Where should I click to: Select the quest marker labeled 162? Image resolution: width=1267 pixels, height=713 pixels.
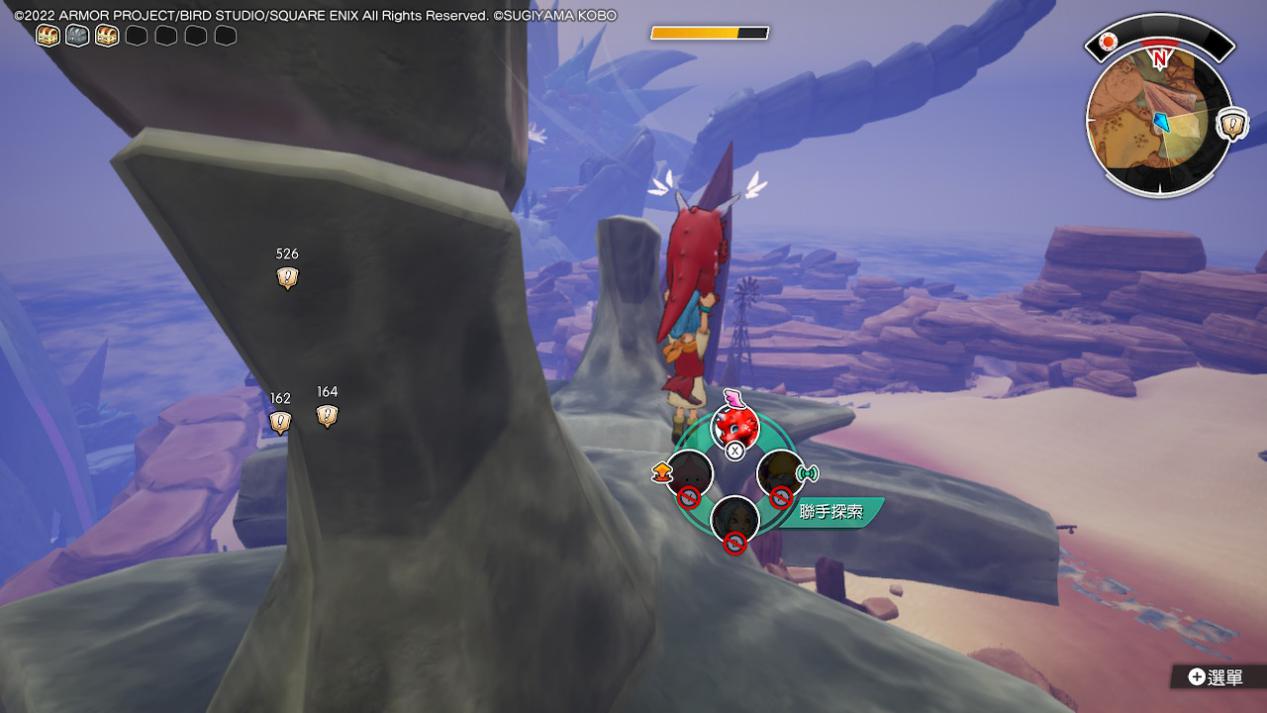(280, 422)
